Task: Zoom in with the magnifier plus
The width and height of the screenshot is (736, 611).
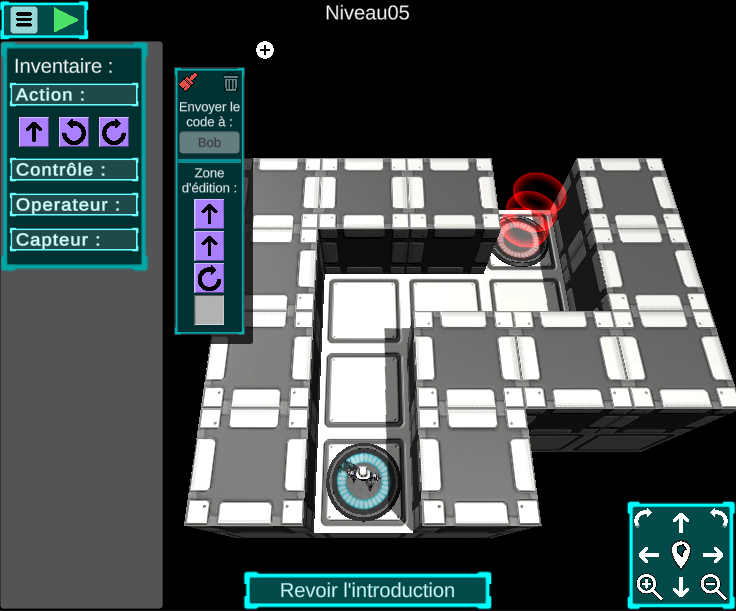Action: [x=649, y=587]
